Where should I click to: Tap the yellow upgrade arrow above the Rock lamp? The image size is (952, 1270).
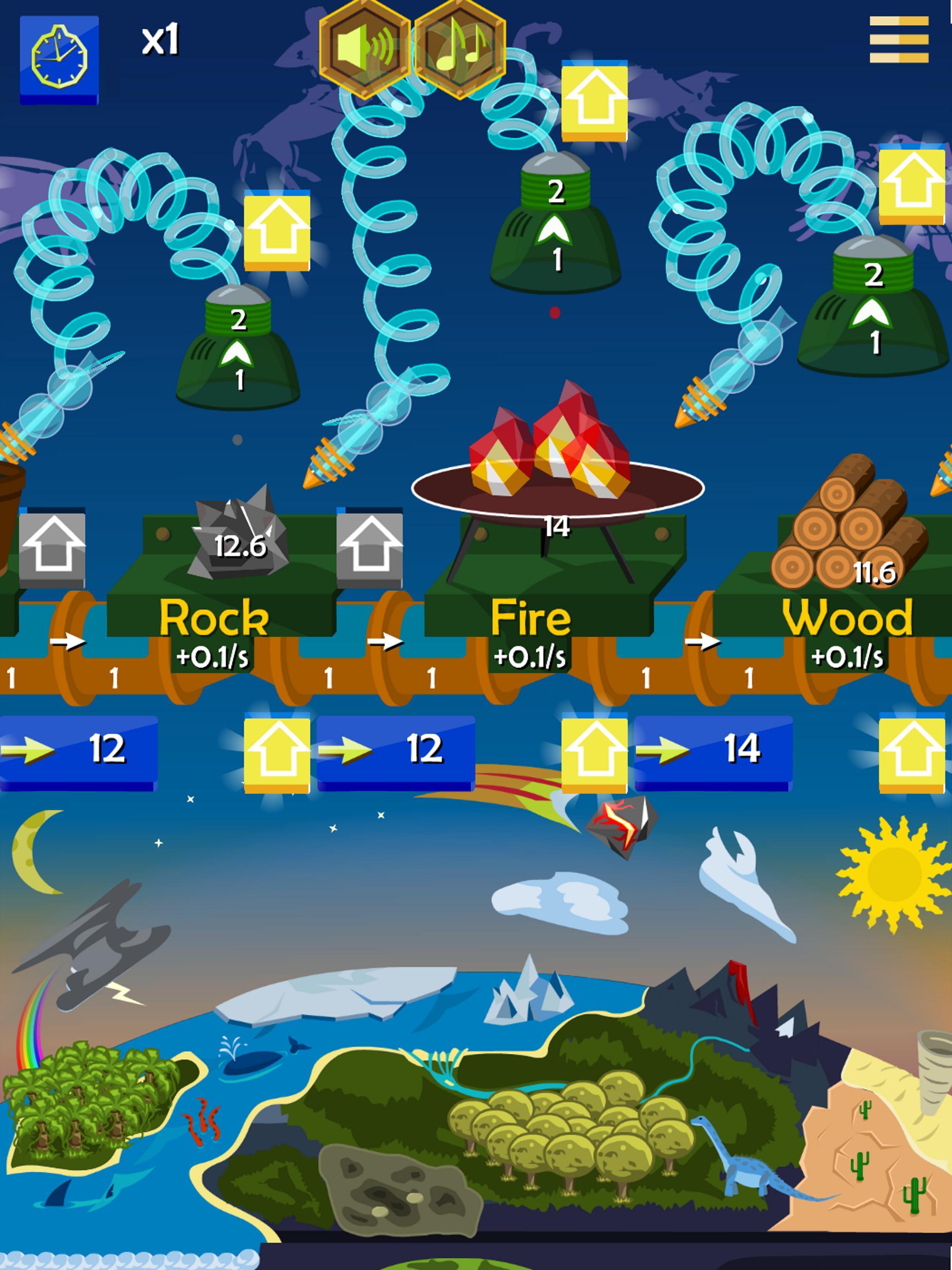[277, 232]
